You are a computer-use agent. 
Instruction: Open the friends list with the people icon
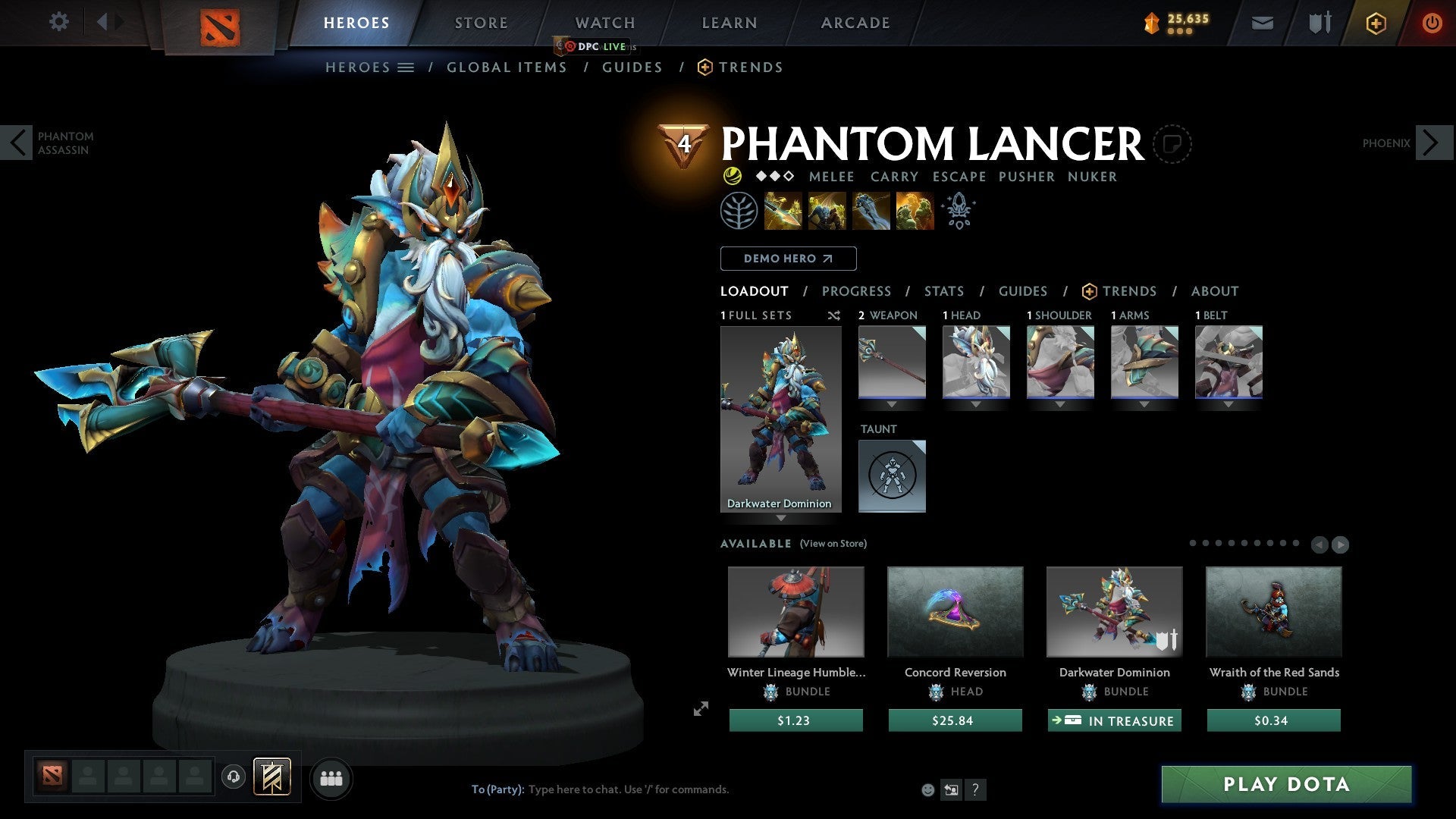[x=331, y=778]
